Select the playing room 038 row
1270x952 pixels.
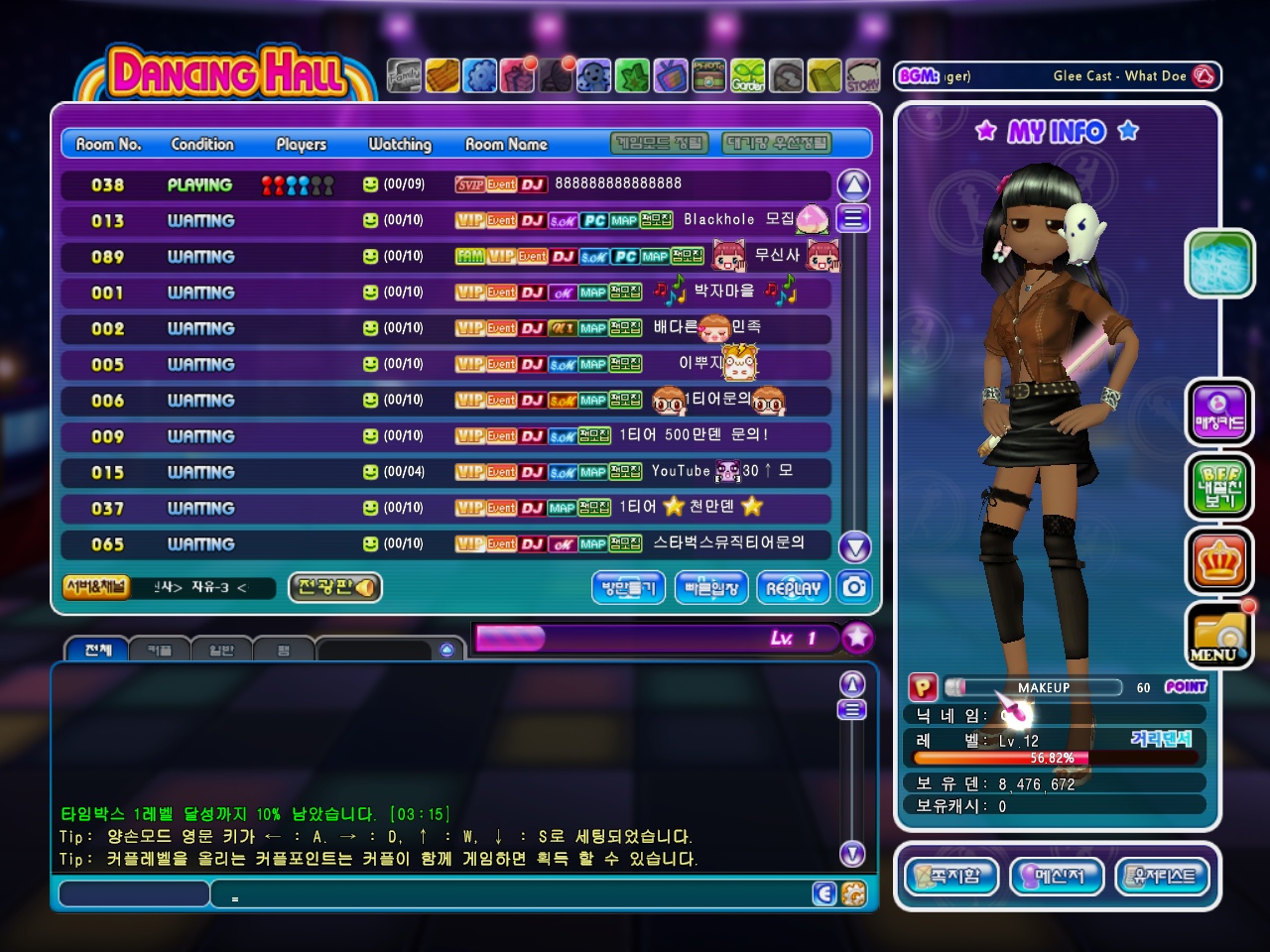[x=446, y=184]
